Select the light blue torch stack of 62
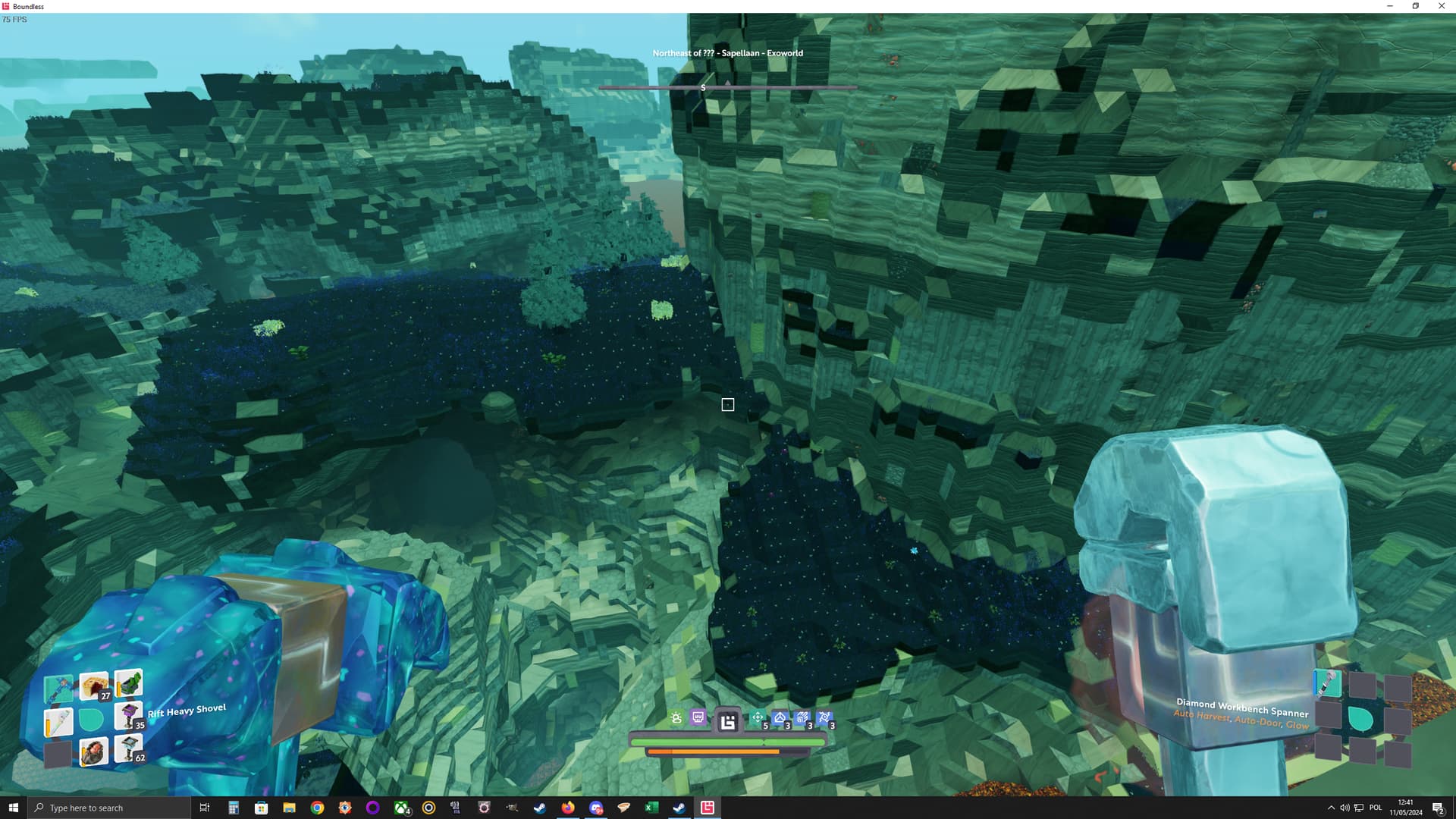The height and width of the screenshot is (819, 1456). pos(128,748)
